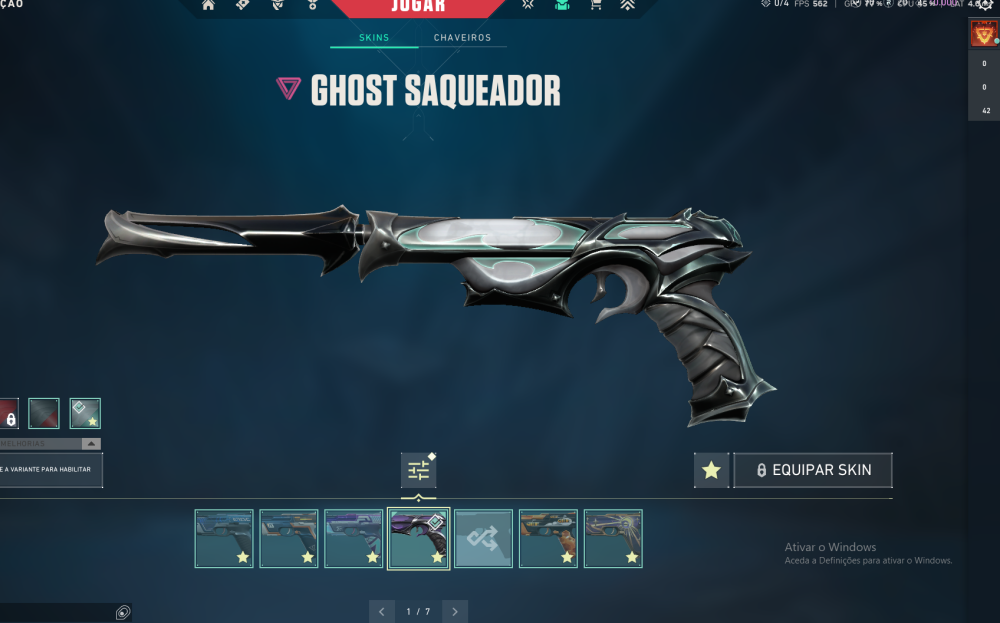Toggle the star favorite button beside Equipar Skin

[x=711, y=470]
